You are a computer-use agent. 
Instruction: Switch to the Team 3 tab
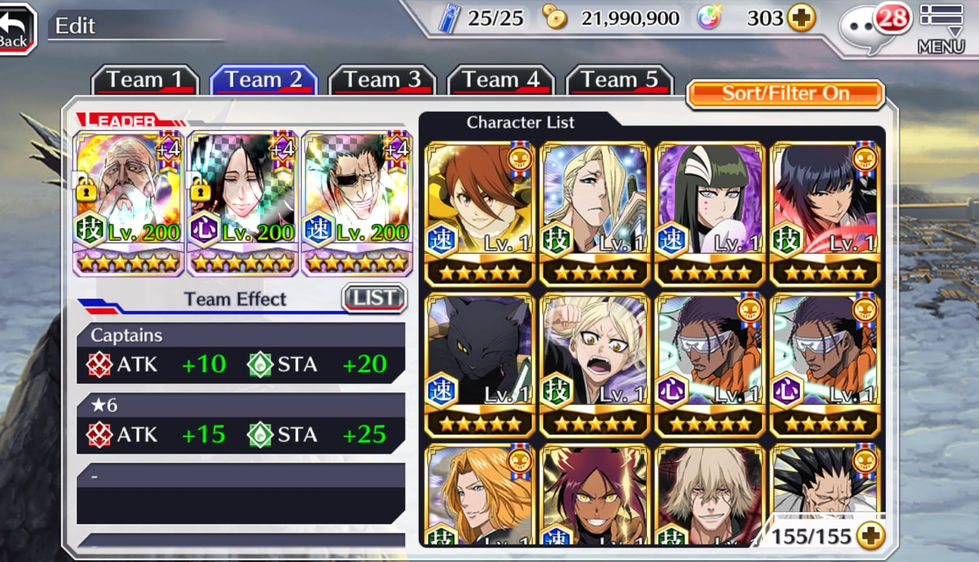[382, 80]
